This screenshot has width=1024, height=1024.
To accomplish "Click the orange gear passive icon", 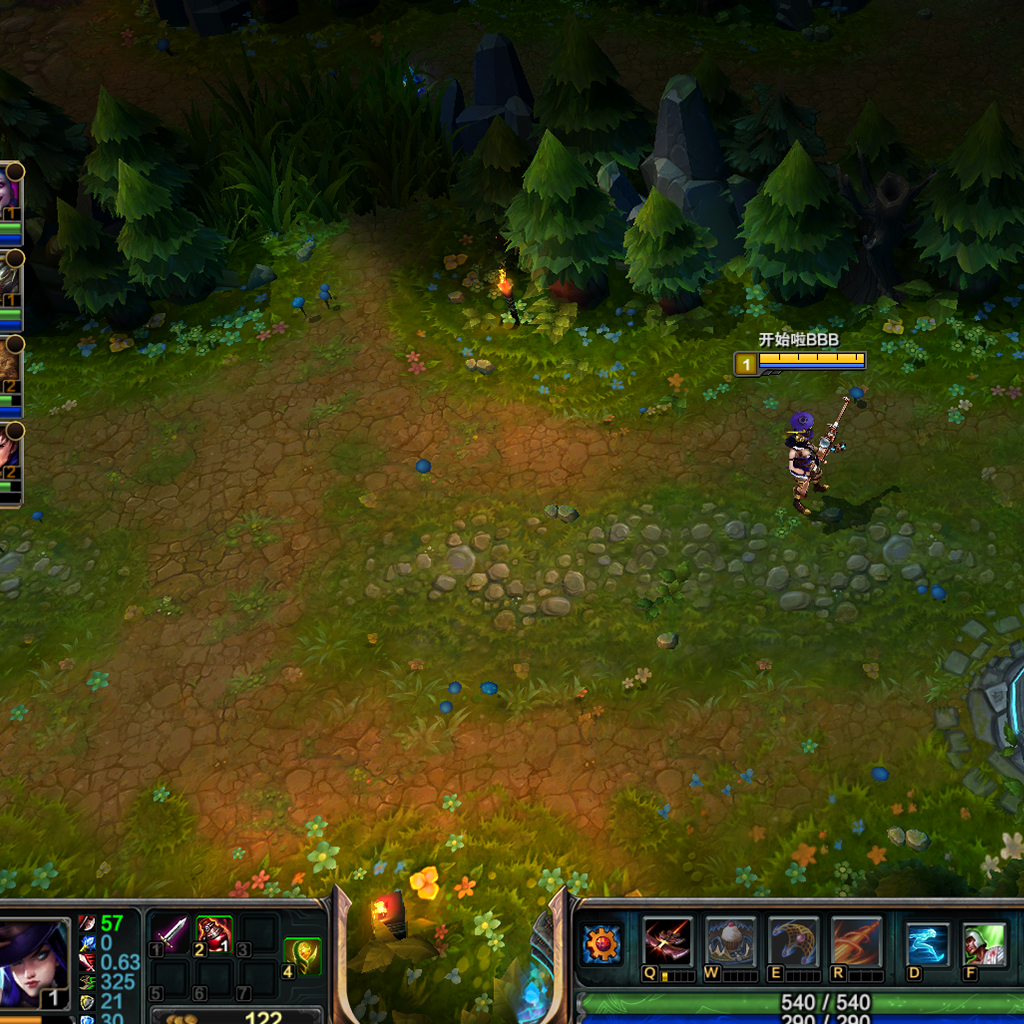I will (x=602, y=943).
